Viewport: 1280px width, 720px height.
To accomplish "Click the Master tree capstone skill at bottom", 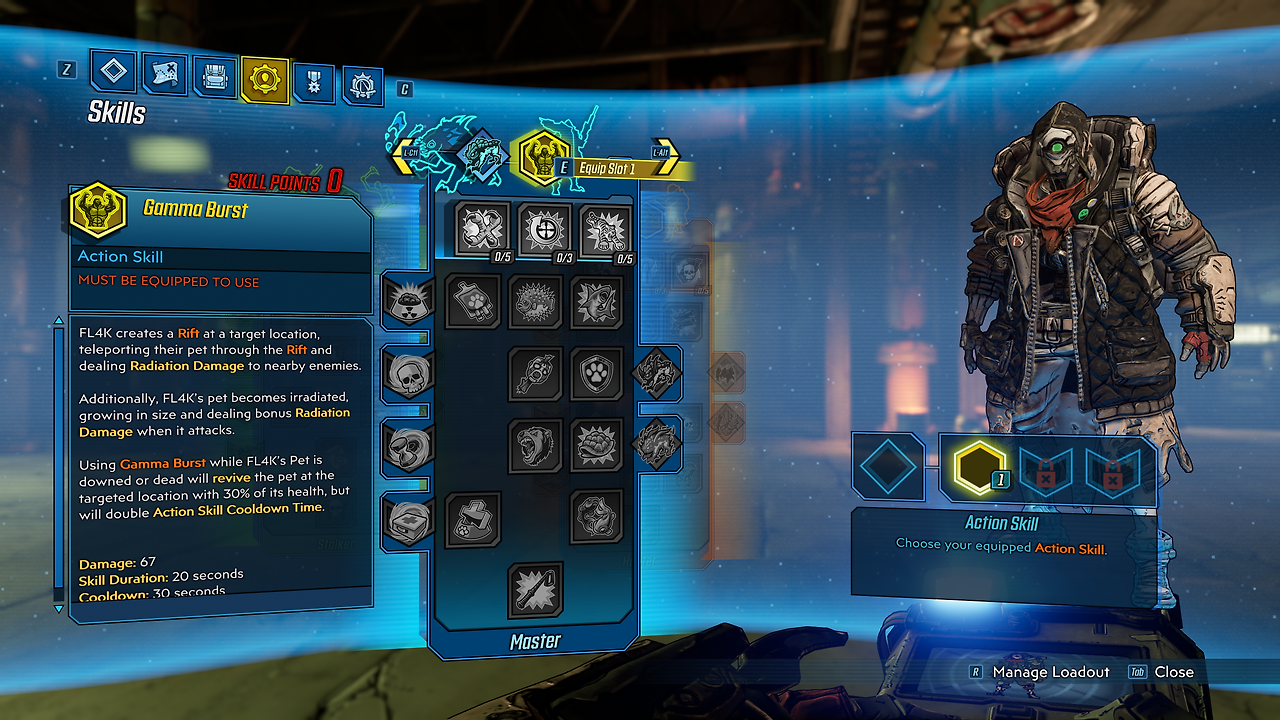I will (536, 590).
